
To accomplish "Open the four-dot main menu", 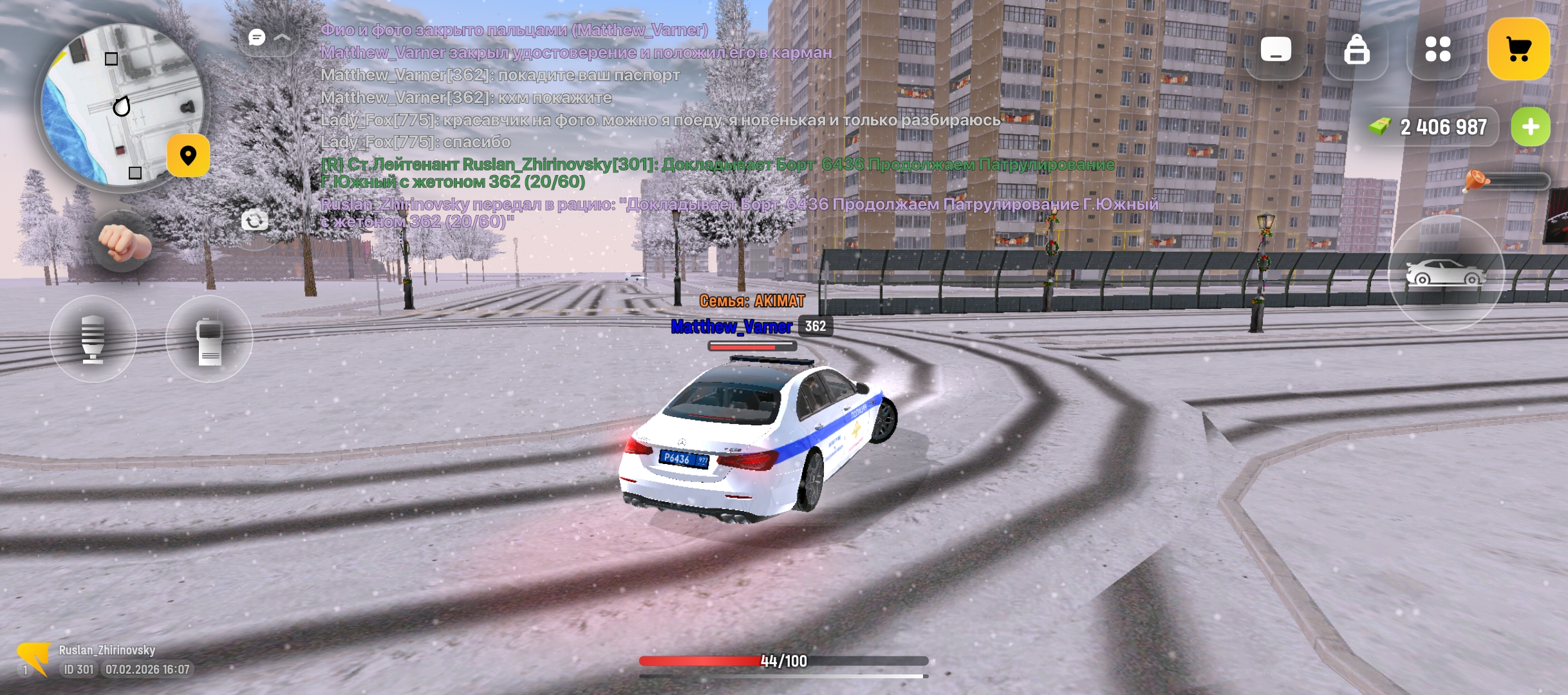I will pyautogui.click(x=1437, y=49).
